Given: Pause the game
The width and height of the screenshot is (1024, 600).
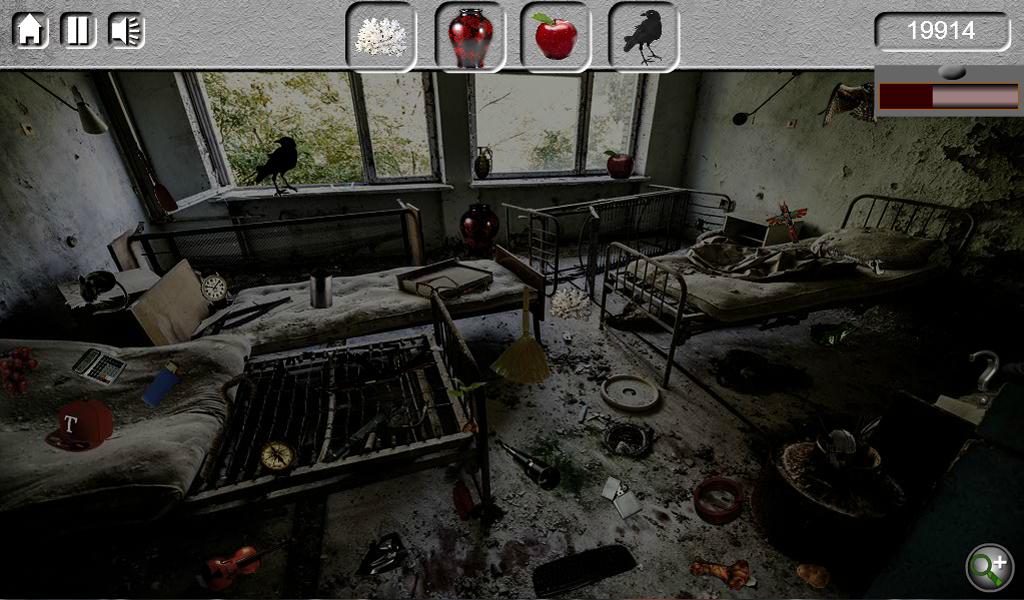Looking at the screenshot, I should (79, 30).
